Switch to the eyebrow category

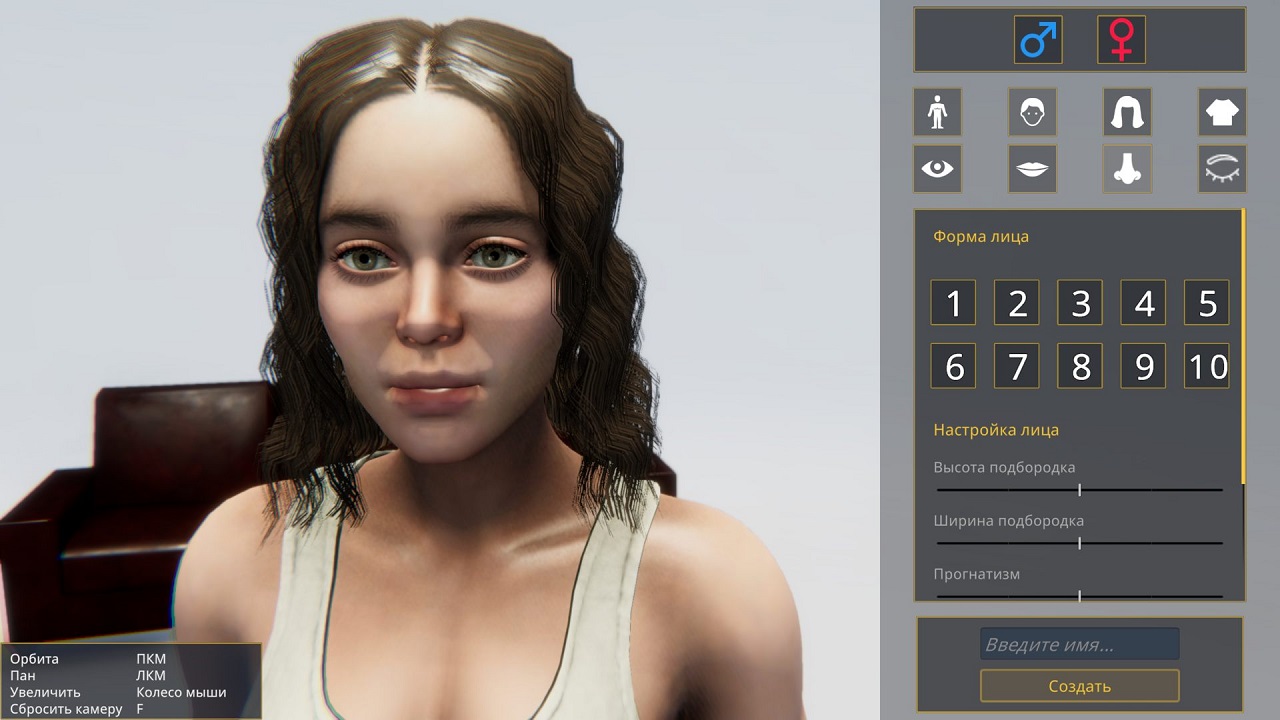pos(1222,168)
